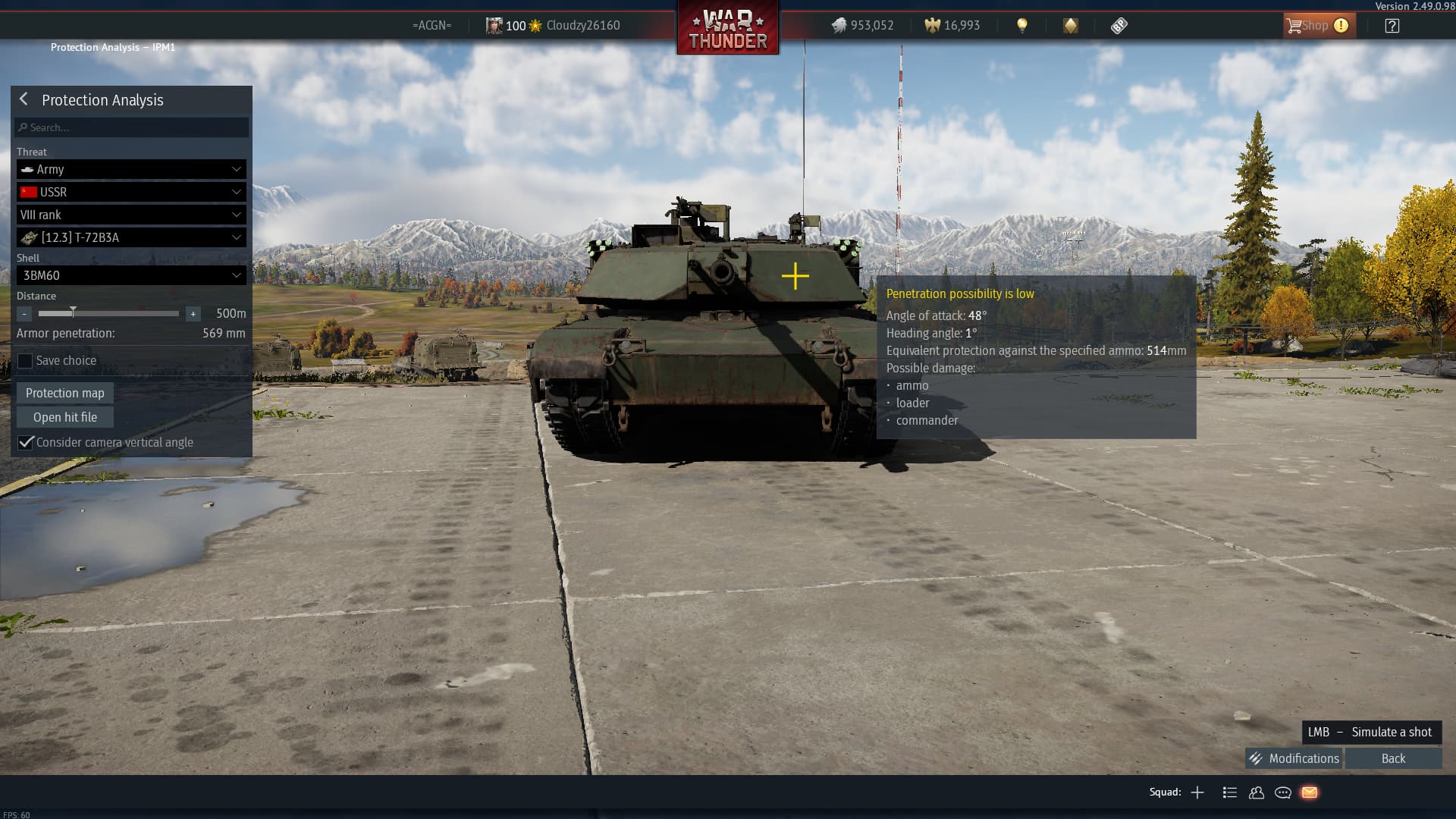Click the Back button

point(1393,758)
